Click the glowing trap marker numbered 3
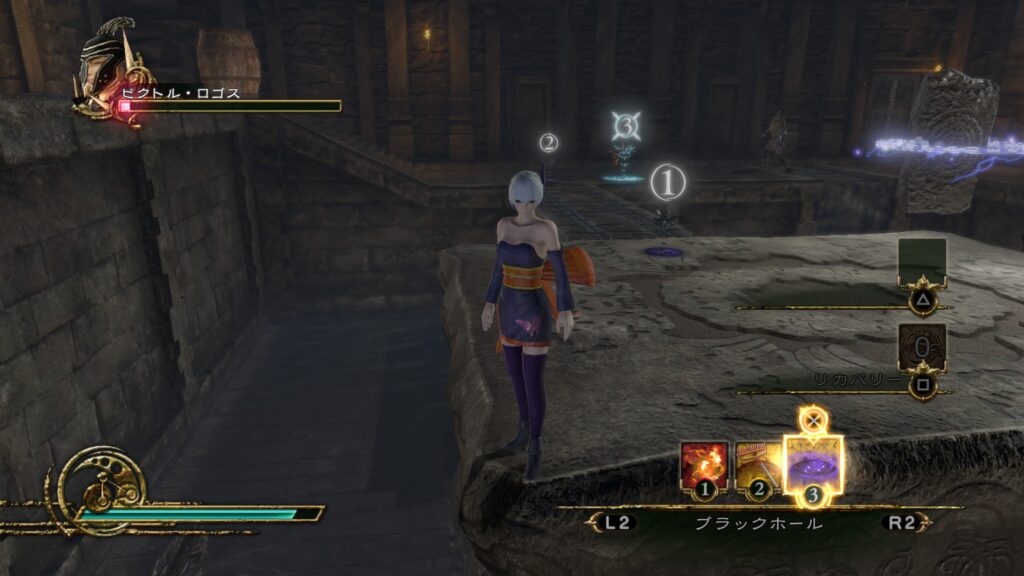Image resolution: width=1024 pixels, height=576 pixels. (626, 126)
